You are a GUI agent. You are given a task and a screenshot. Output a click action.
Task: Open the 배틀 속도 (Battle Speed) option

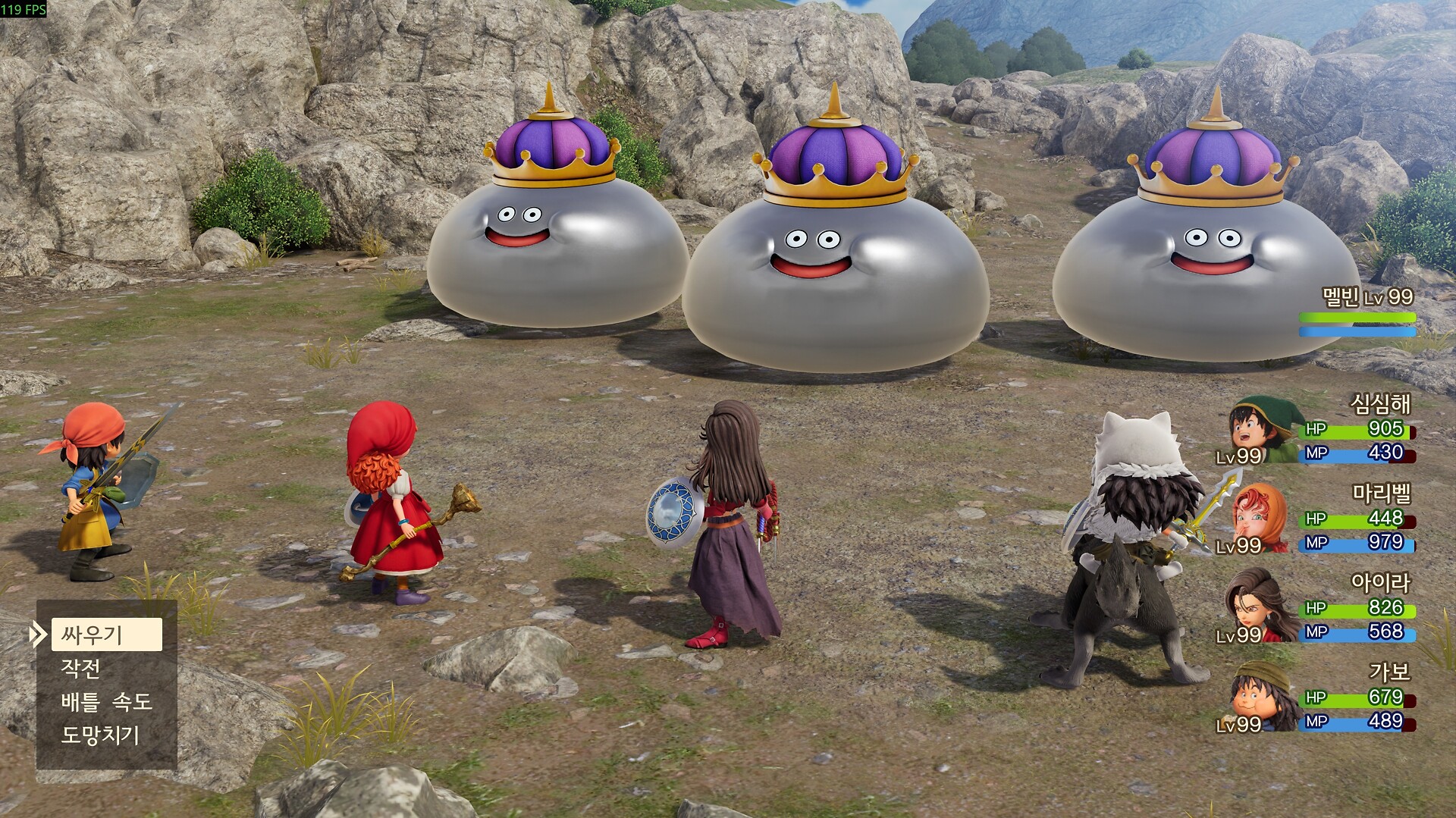[x=106, y=702]
